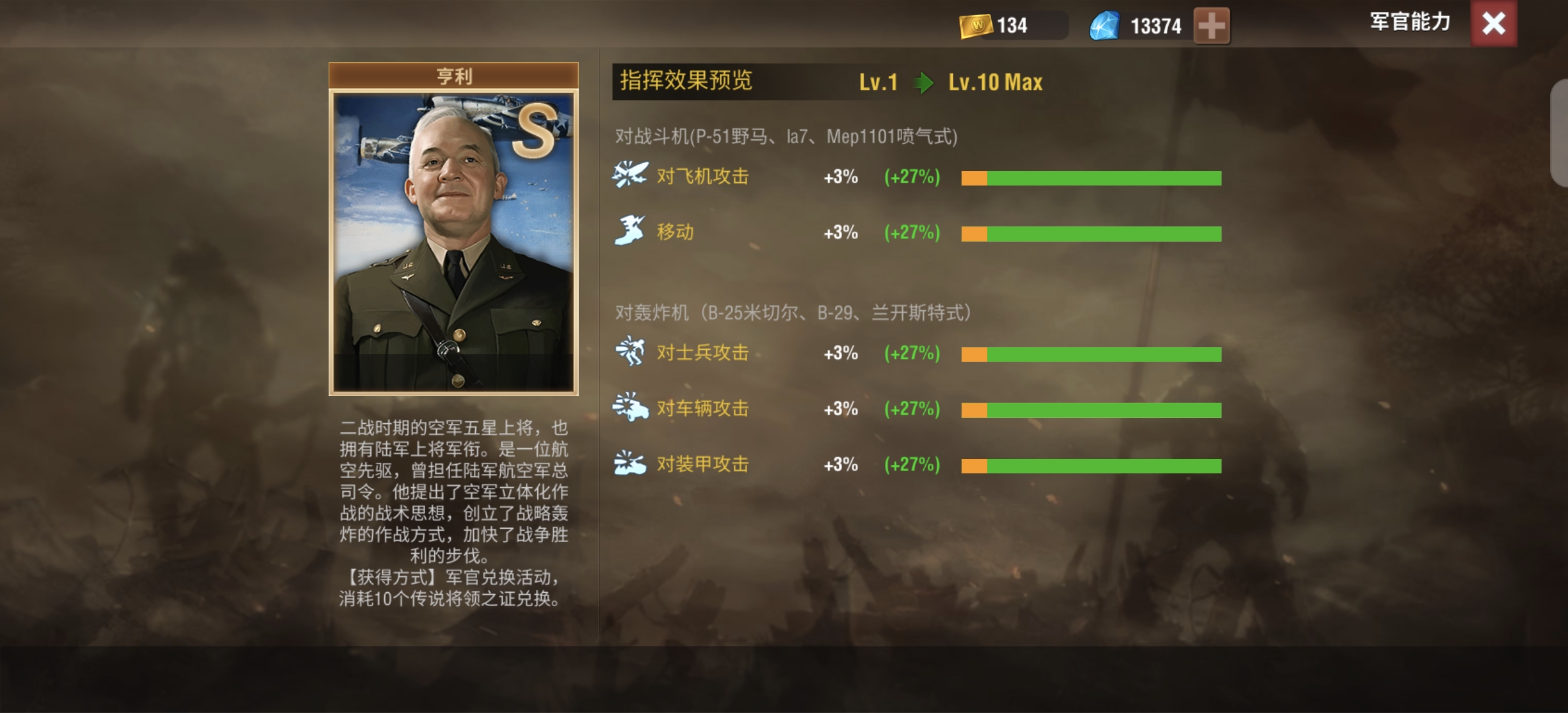Click the 移动 movement boot icon
The image size is (1568, 713).
click(630, 231)
